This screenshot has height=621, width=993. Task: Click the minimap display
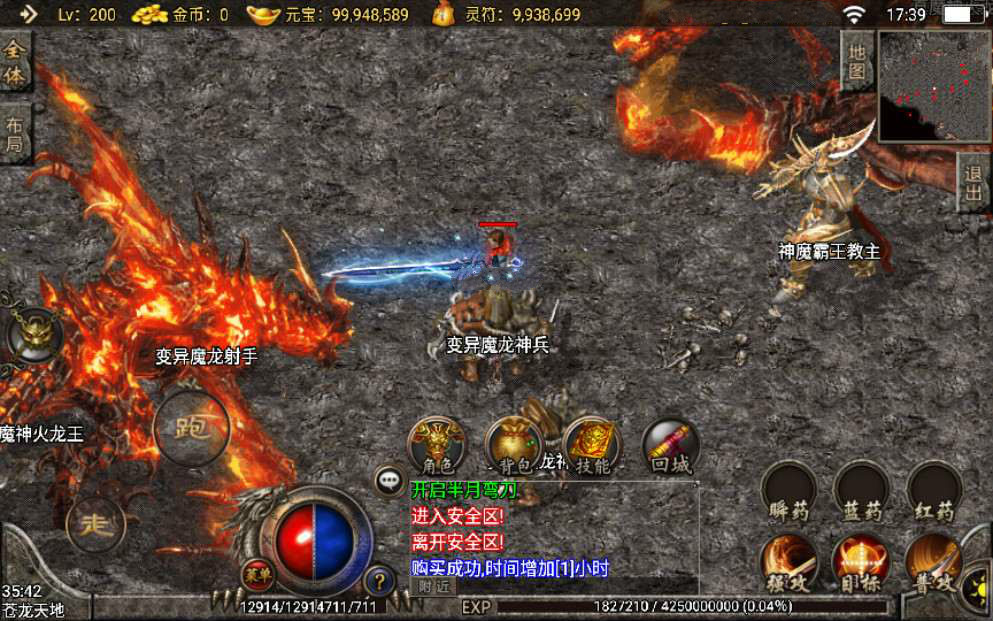(x=932, y=86)
